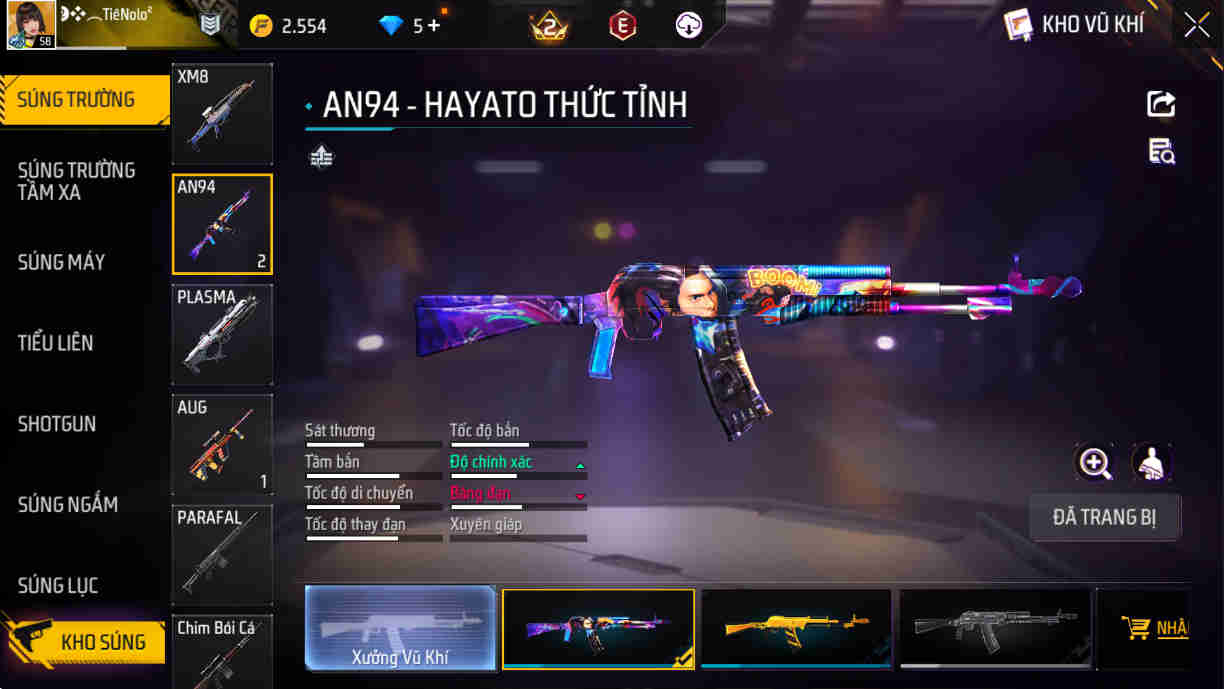Select the Súng Máy category

(x=62, y=262)
